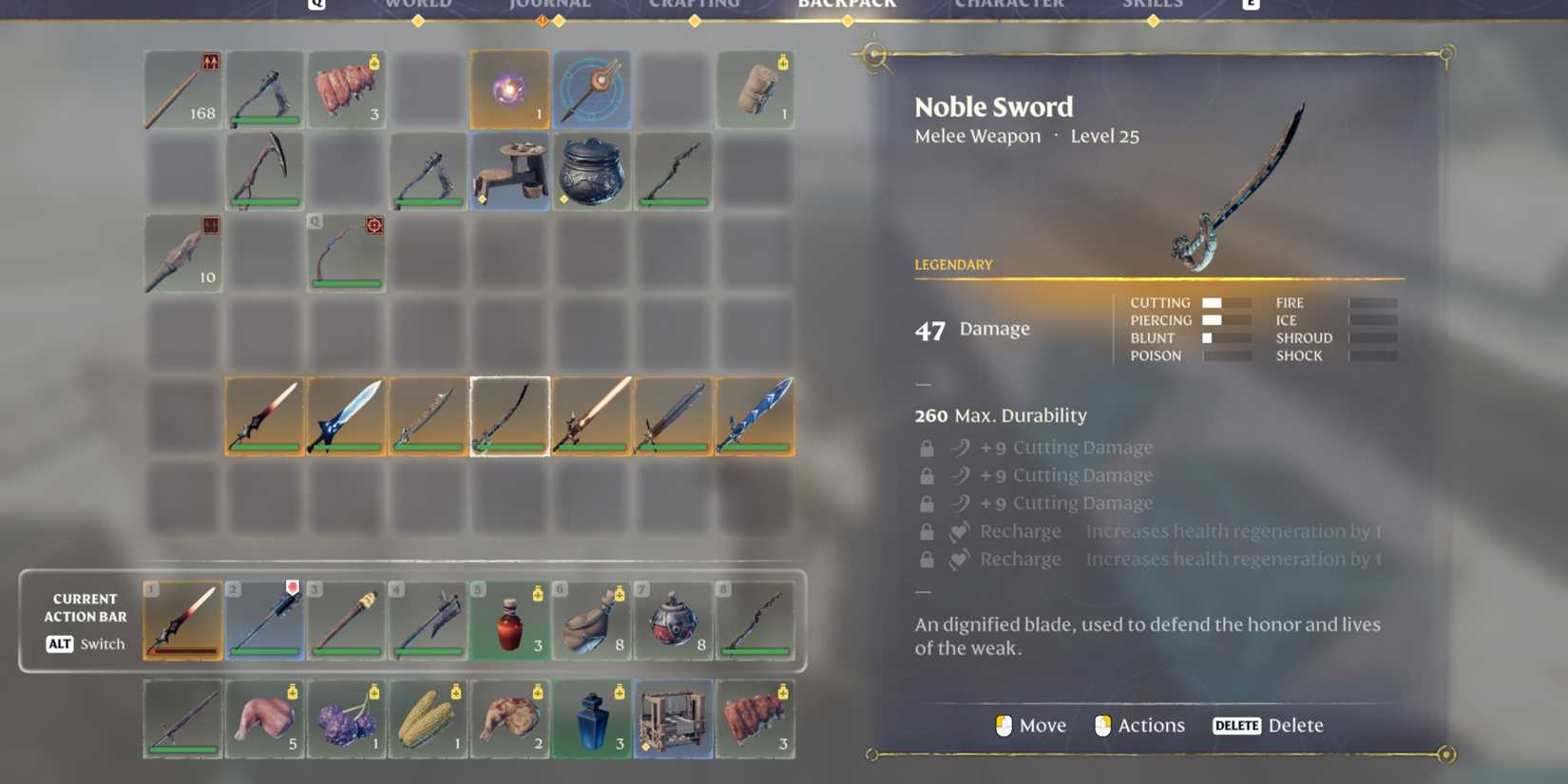
Task: Select the loom item in the bottom bar
Action: pyautogui.click(x=673, y=719)
